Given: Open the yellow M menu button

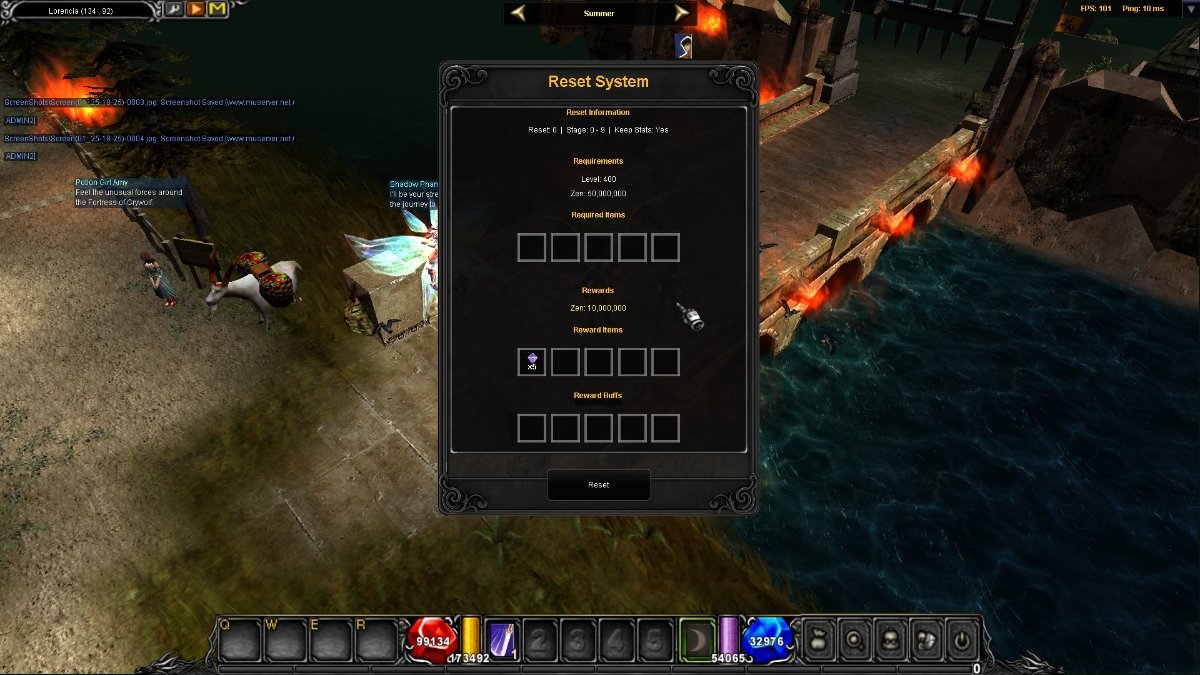Looking at the screenshot, I should tap(217, 10).
